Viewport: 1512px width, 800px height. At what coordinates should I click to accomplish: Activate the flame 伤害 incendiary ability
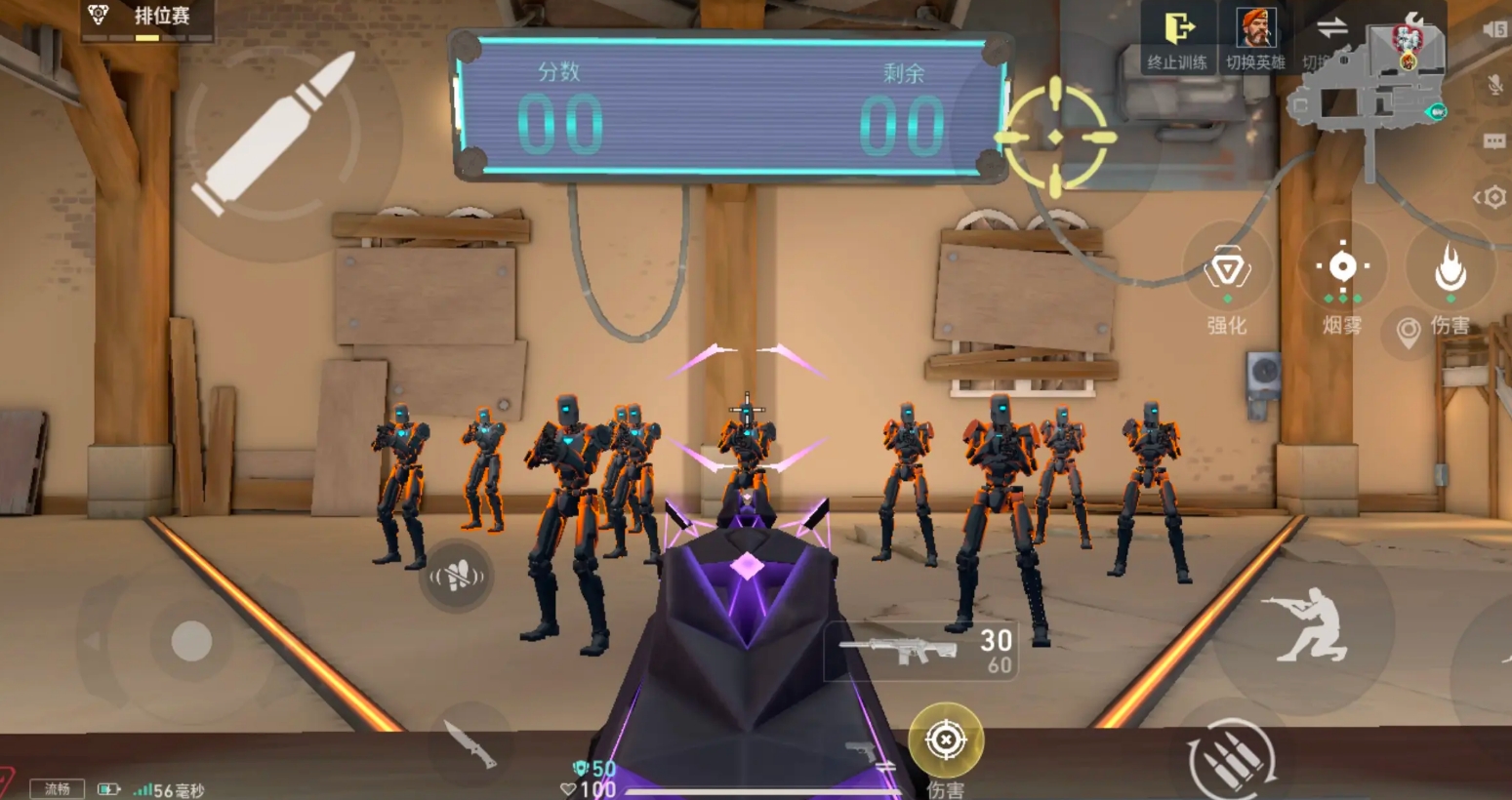click(1451, 270)
